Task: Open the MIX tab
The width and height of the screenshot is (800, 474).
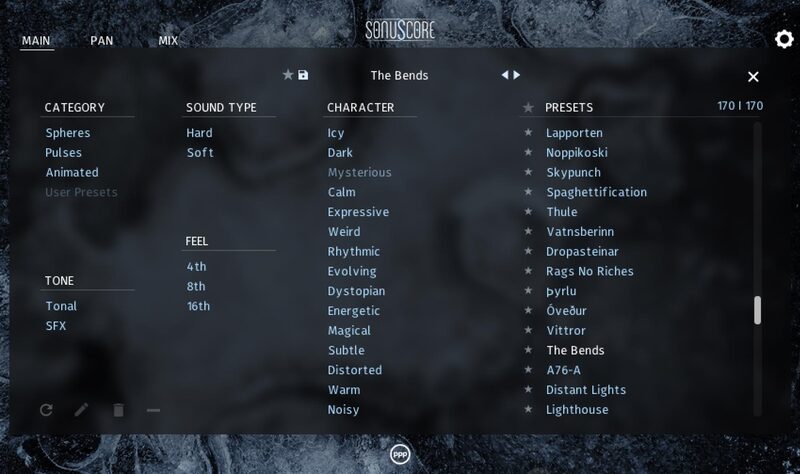Action: (x=168, y=41)
